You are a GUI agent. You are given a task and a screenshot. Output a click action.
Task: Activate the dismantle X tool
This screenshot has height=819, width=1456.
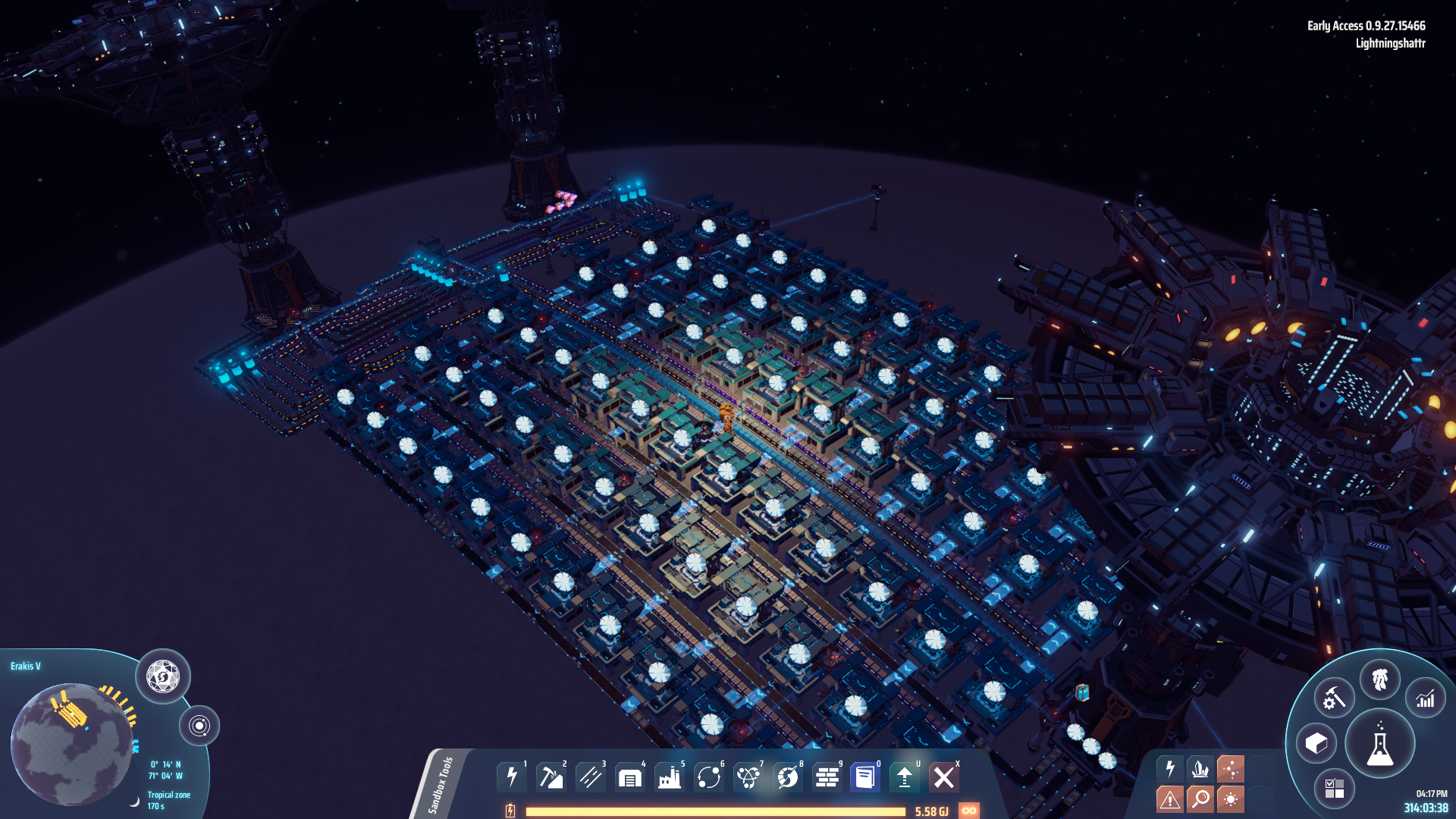pos(944,777)
